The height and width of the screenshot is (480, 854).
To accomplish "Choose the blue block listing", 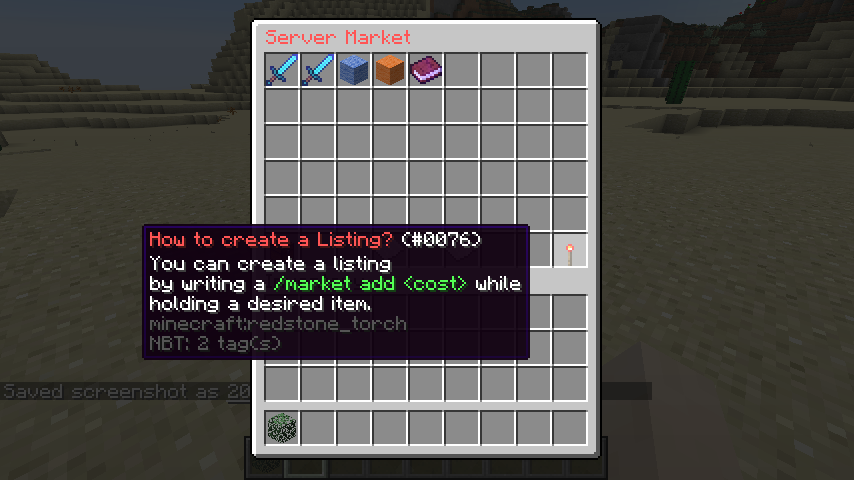I will tap(354, 70).
